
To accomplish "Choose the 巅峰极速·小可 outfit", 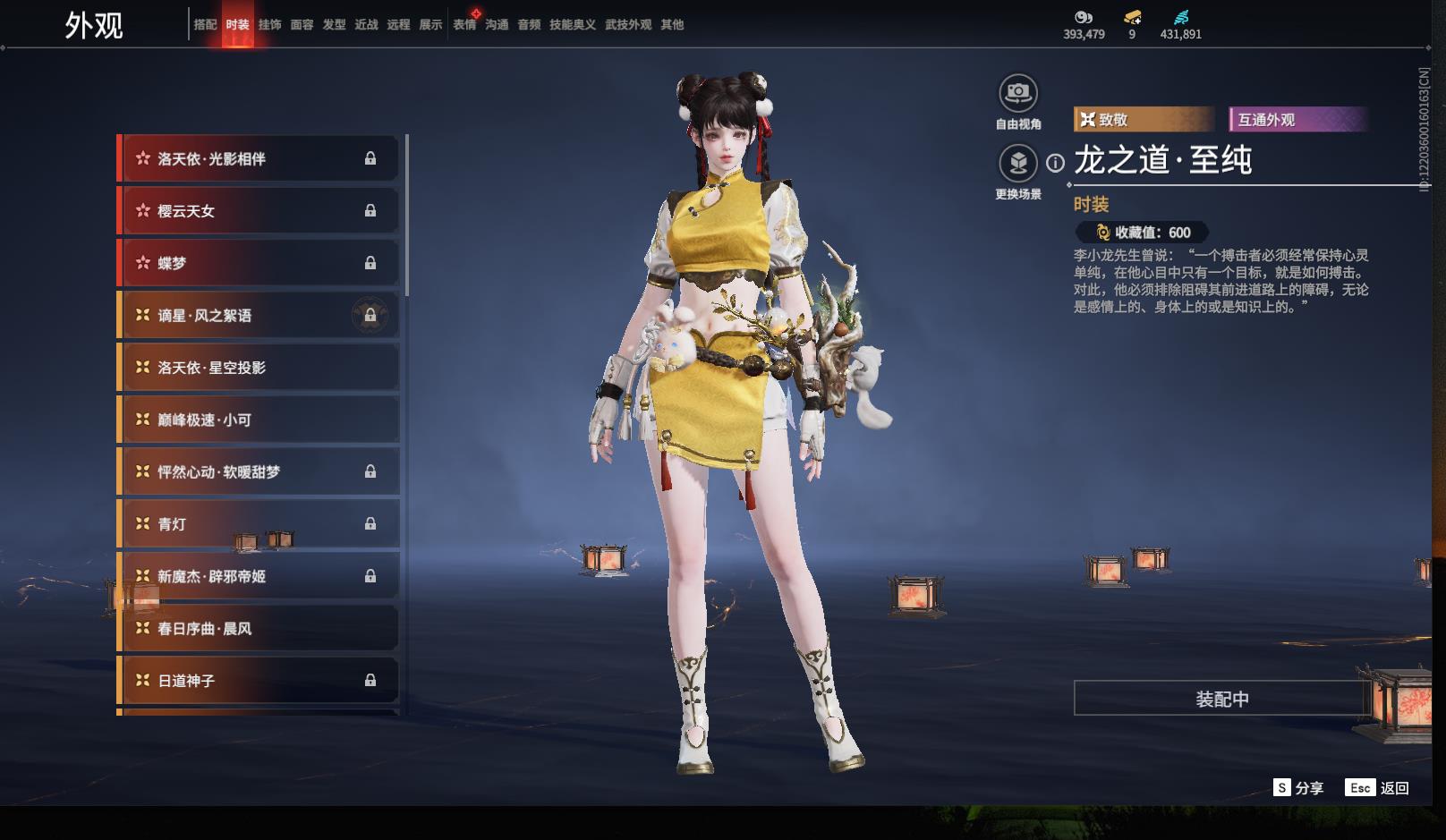I will point(258,420).
